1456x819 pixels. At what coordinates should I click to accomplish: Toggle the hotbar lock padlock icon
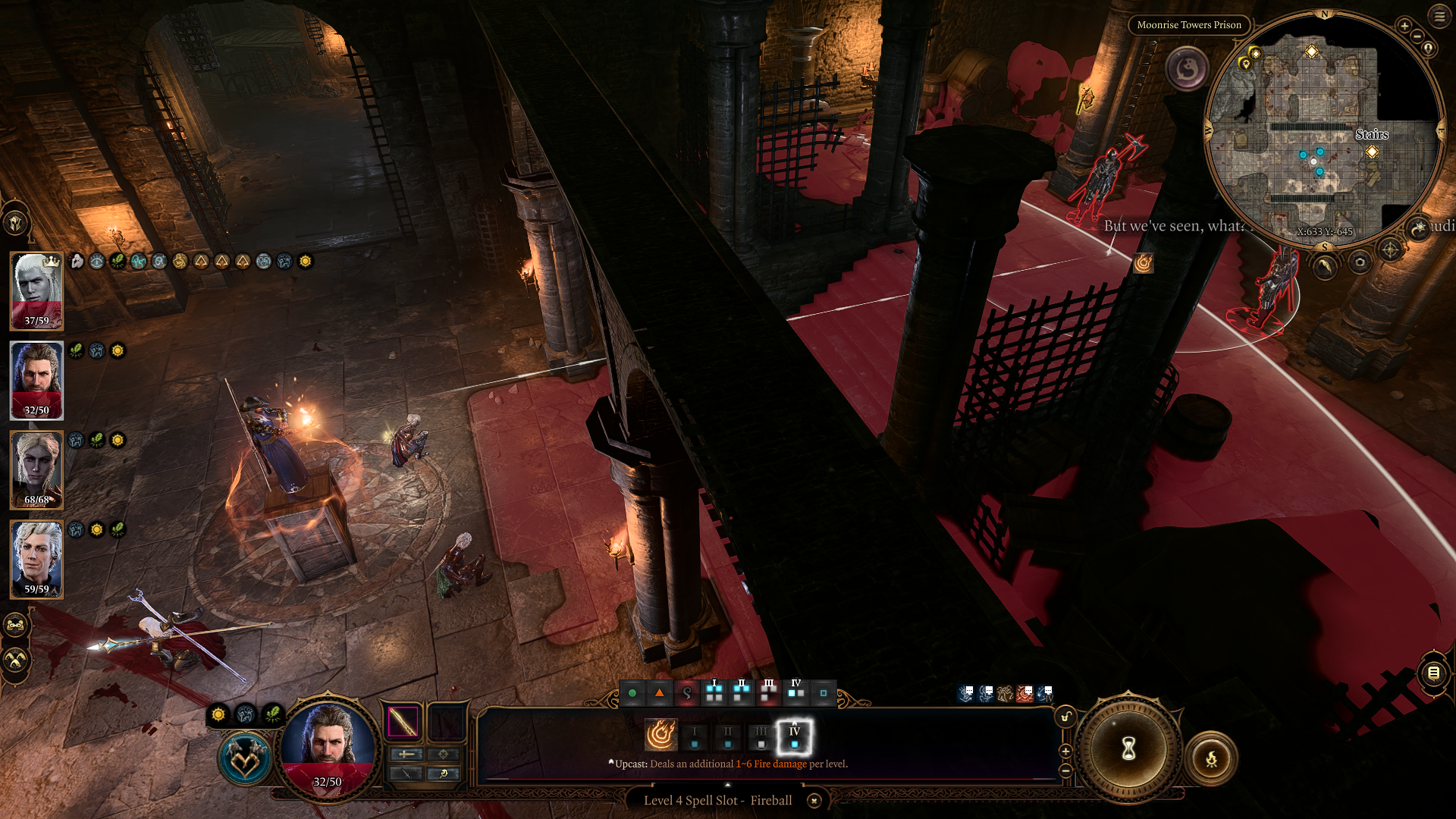pos(1065,717)
